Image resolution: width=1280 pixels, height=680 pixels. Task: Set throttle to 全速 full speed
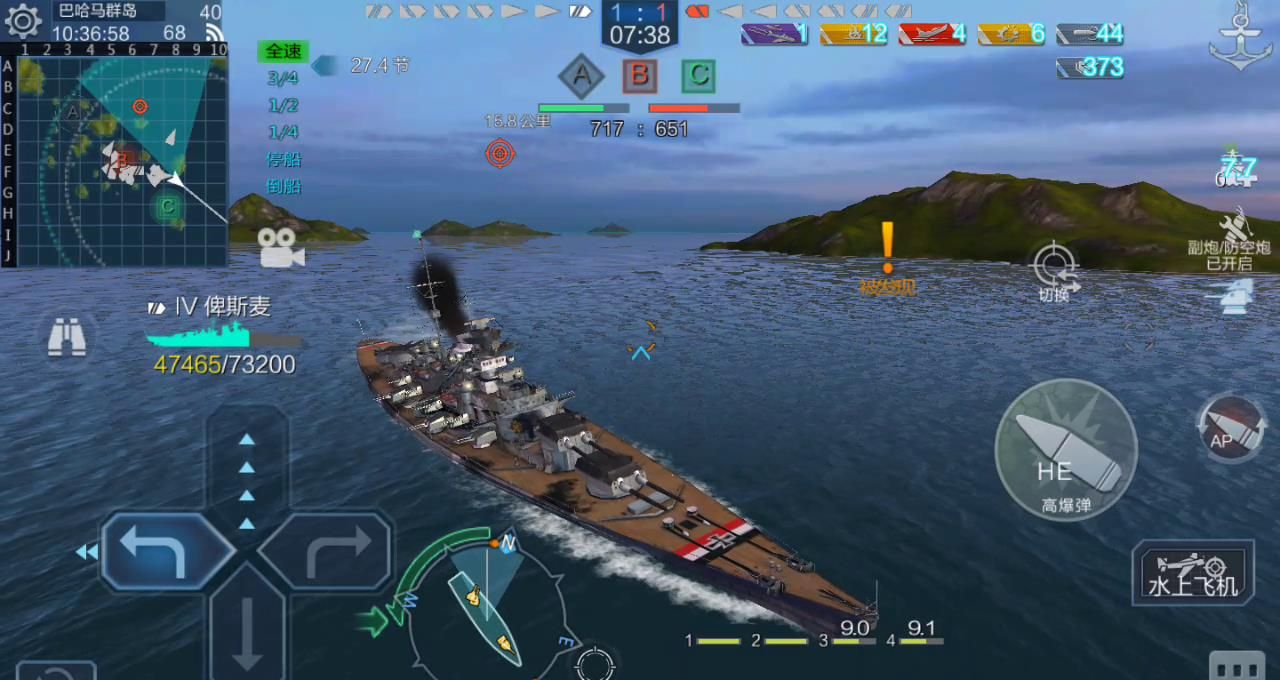[283, 51]
